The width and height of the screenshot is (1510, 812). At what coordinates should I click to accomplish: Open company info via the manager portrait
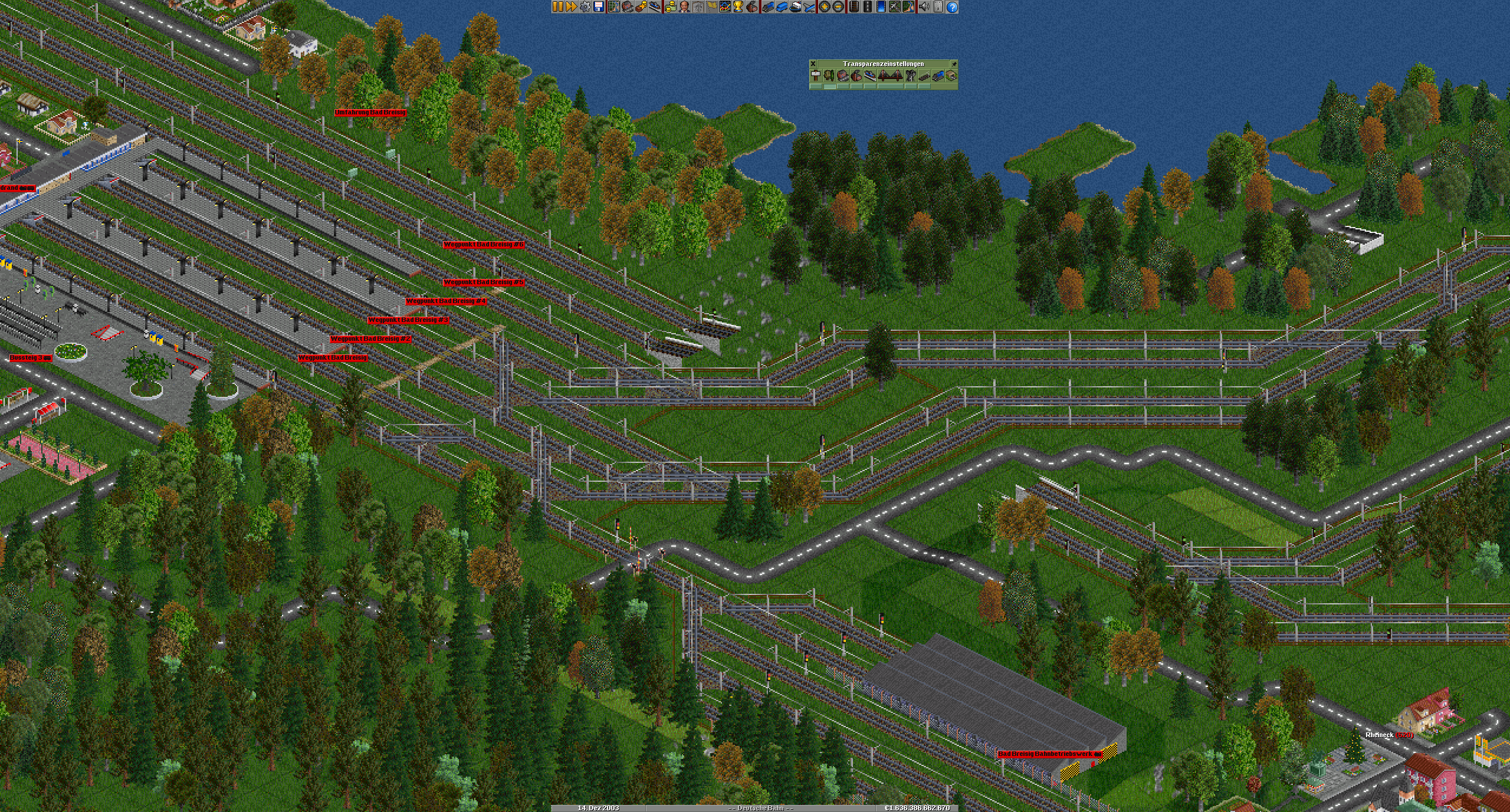pyautogui.click(x=684, y=7)
